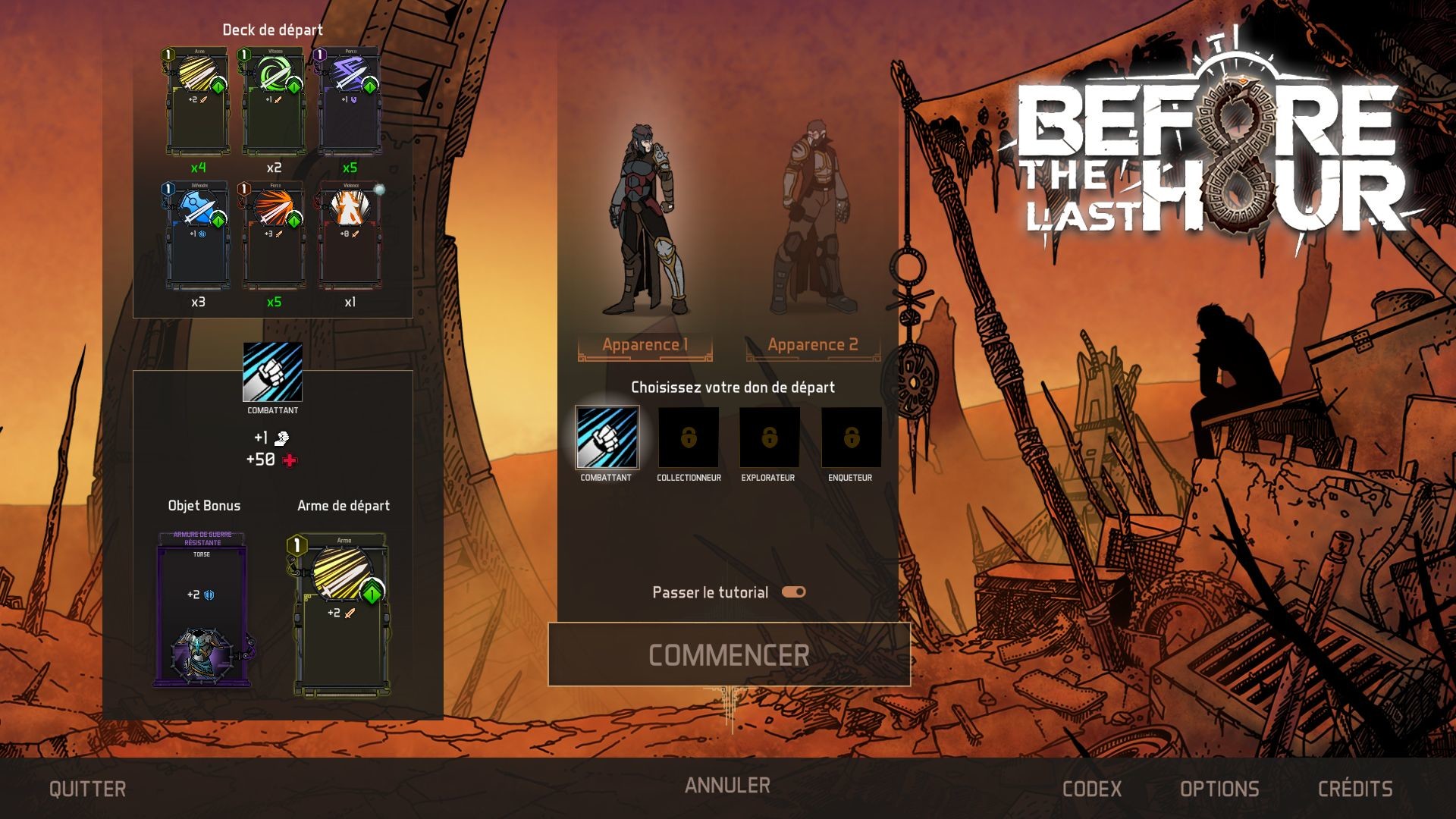Toggle Passer le tutorial switch
The height and width of the screenshot is (819, 1456).
pos(793,592)
